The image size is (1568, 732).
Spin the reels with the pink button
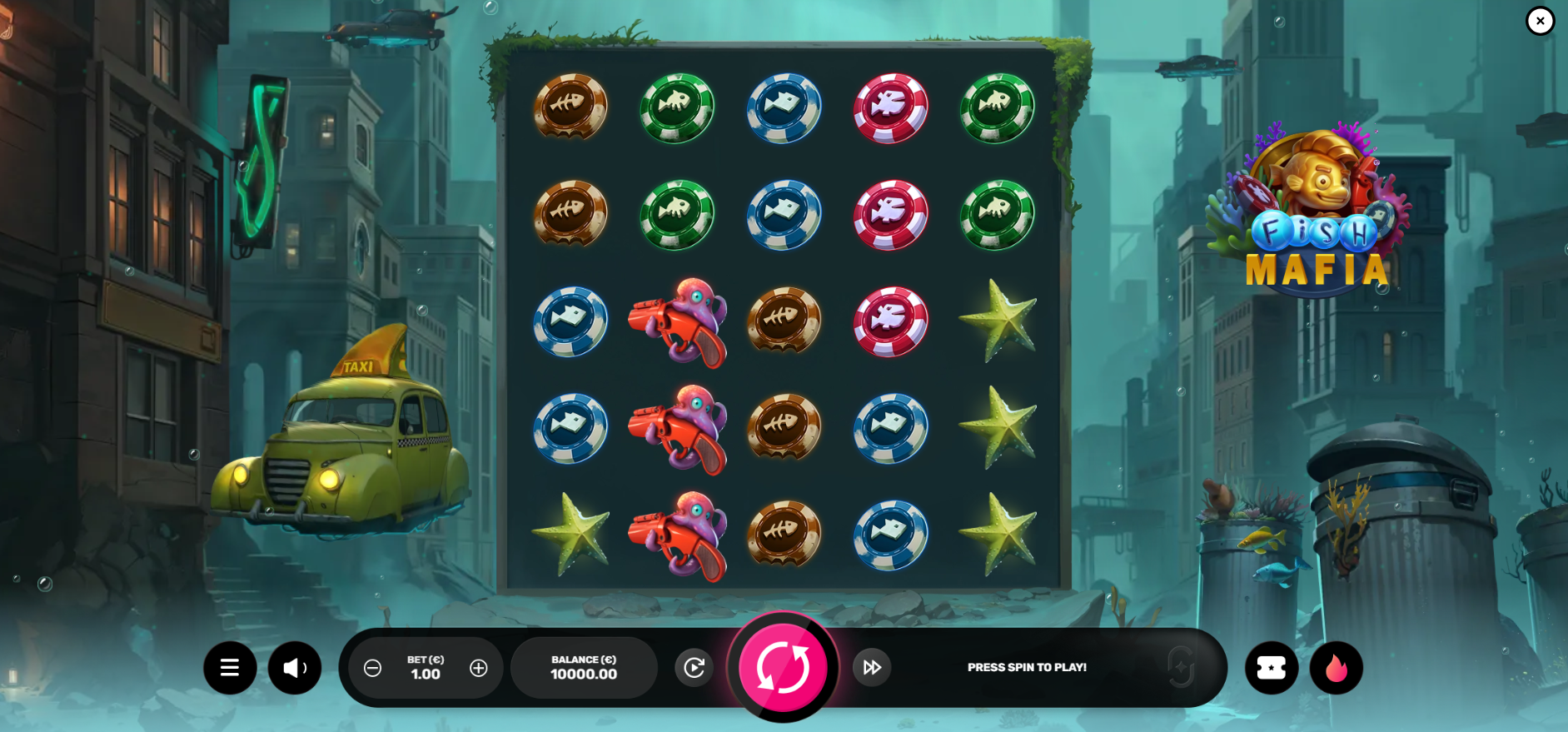pyautogui.click(x=783, y=667)
